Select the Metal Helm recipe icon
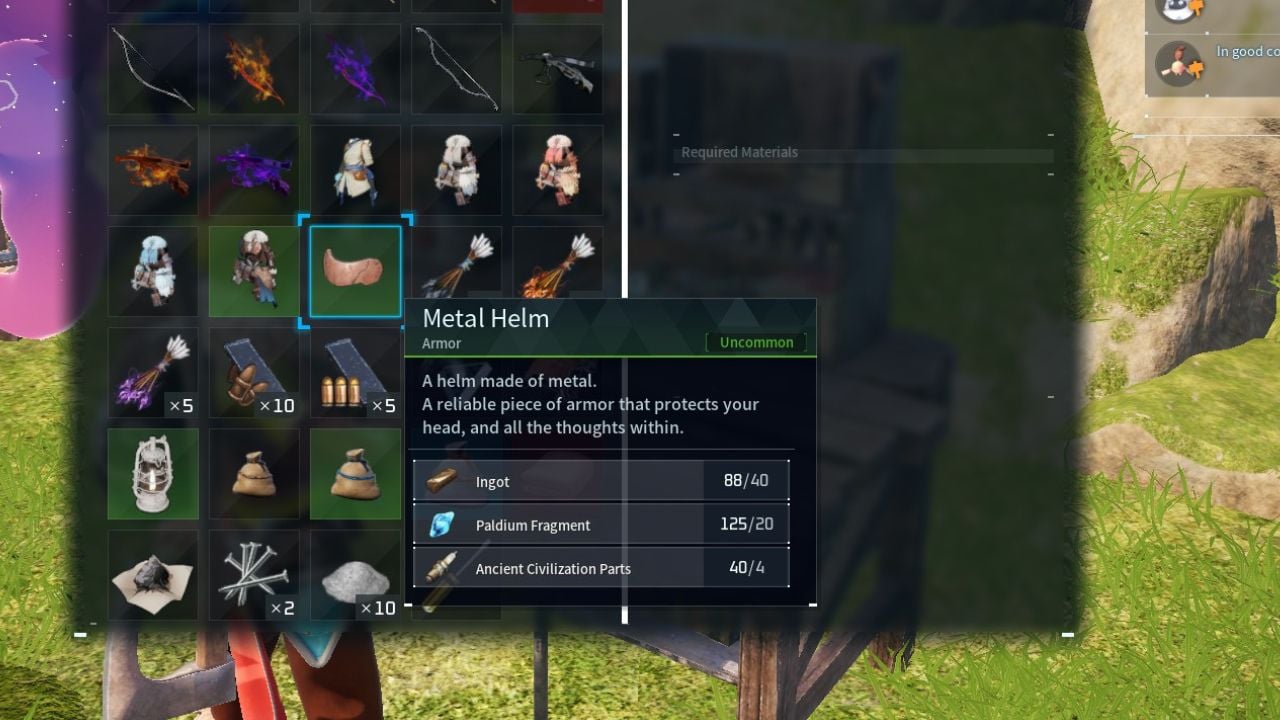The image size is (1280, 720). point(355,270)
